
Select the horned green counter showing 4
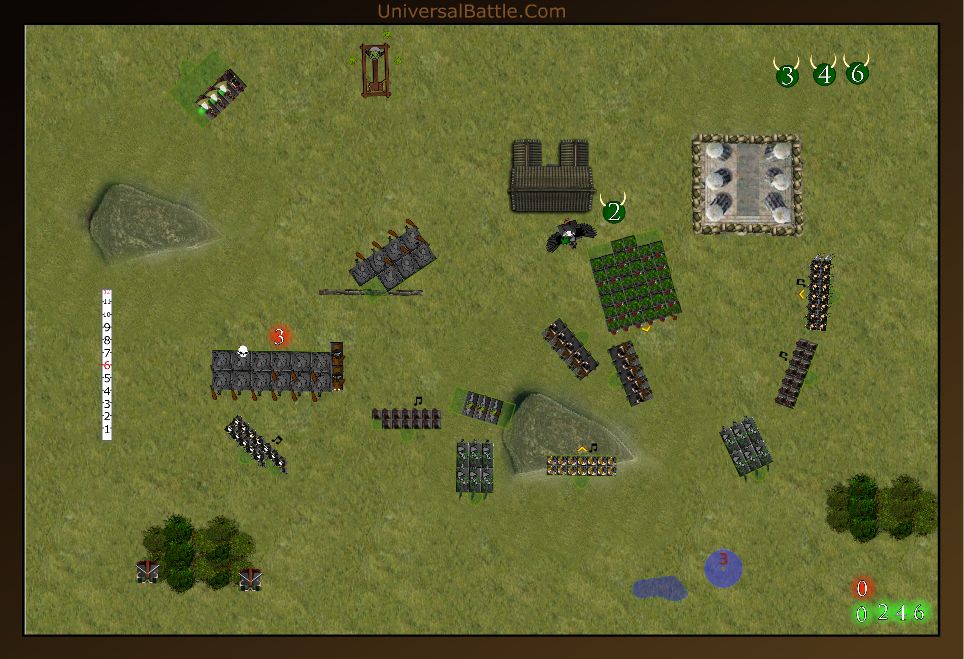click(824, 74)
